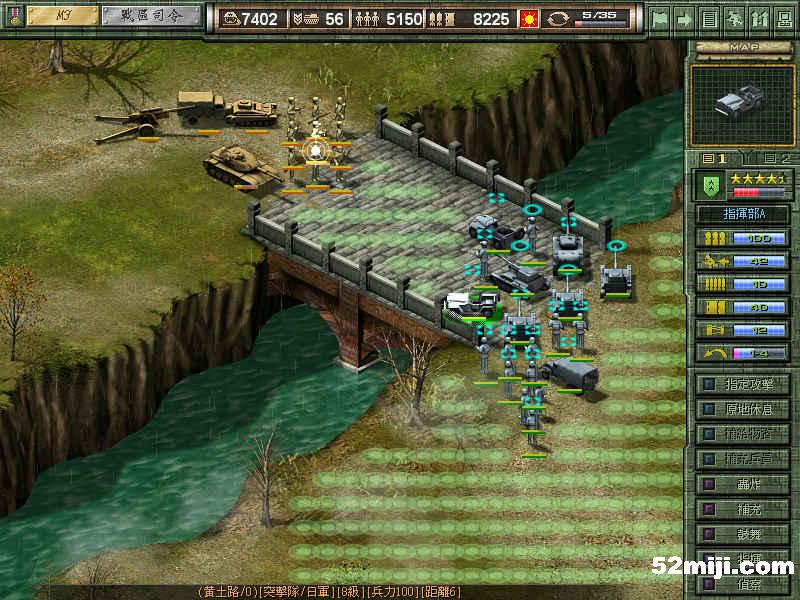Viewport: 800px width, 600px height.
Task: Click the green unit badge emblem icon
Action: click(x=710, y=185)
